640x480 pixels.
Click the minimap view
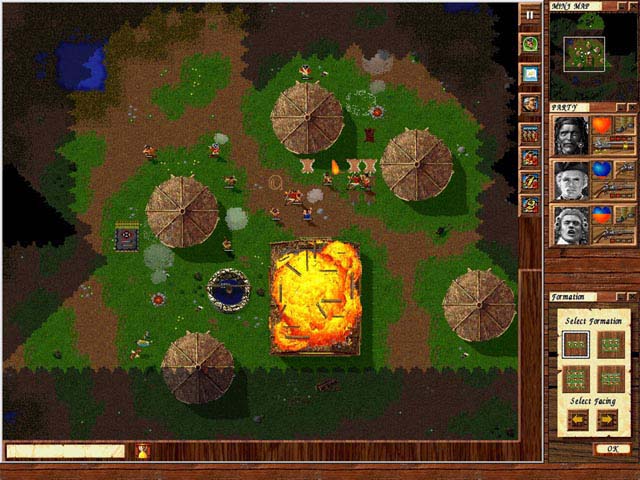583,54
